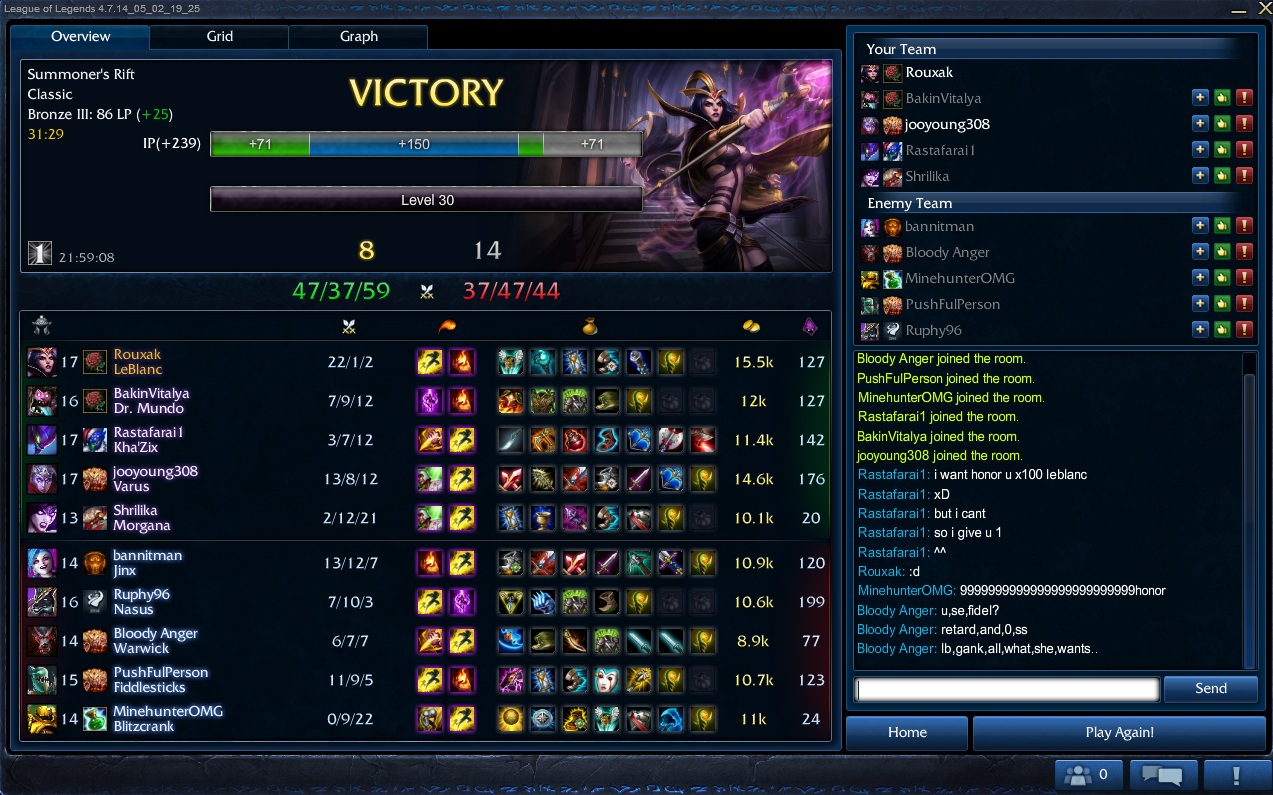Open the friends list button
This screenshot has width=1273, height=795.
point(1087,774)
